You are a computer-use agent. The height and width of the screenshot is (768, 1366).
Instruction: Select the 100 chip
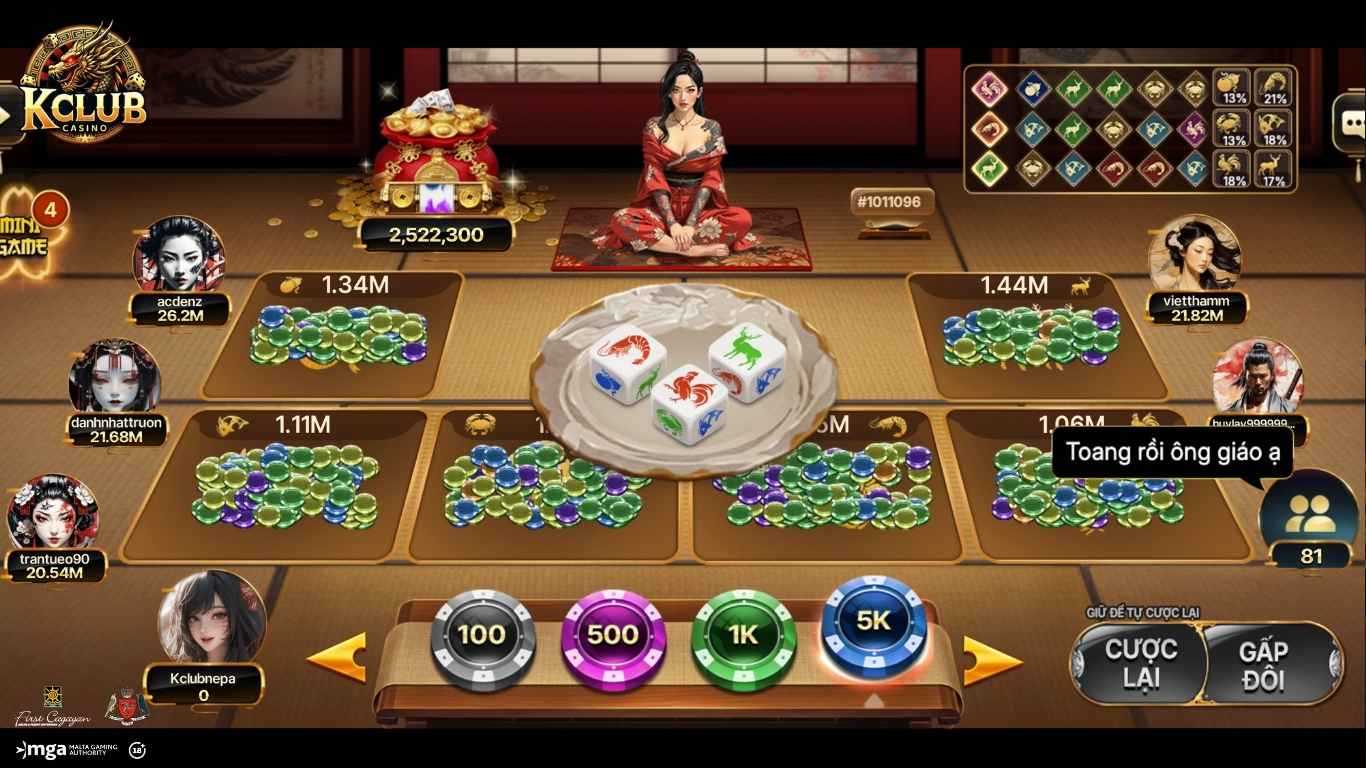tap(482, 636)
